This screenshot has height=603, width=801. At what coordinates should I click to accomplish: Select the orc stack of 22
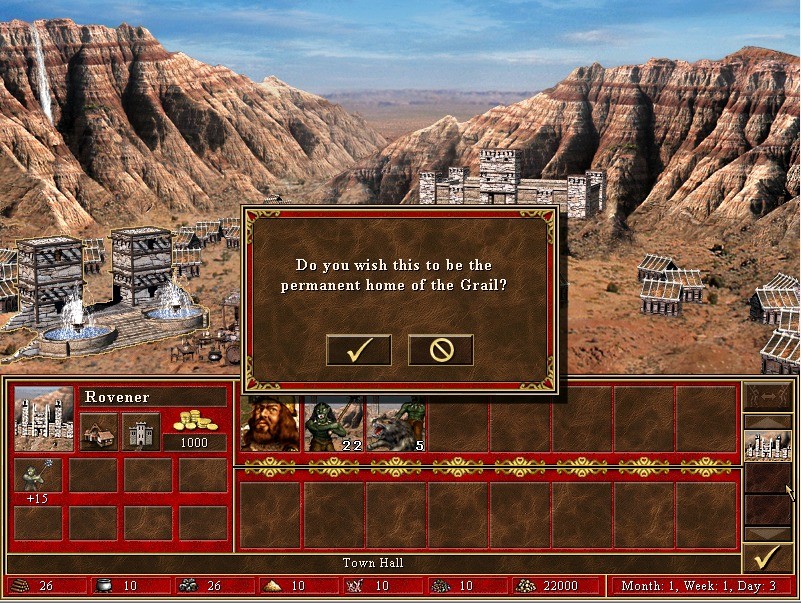tap(333, 423)
